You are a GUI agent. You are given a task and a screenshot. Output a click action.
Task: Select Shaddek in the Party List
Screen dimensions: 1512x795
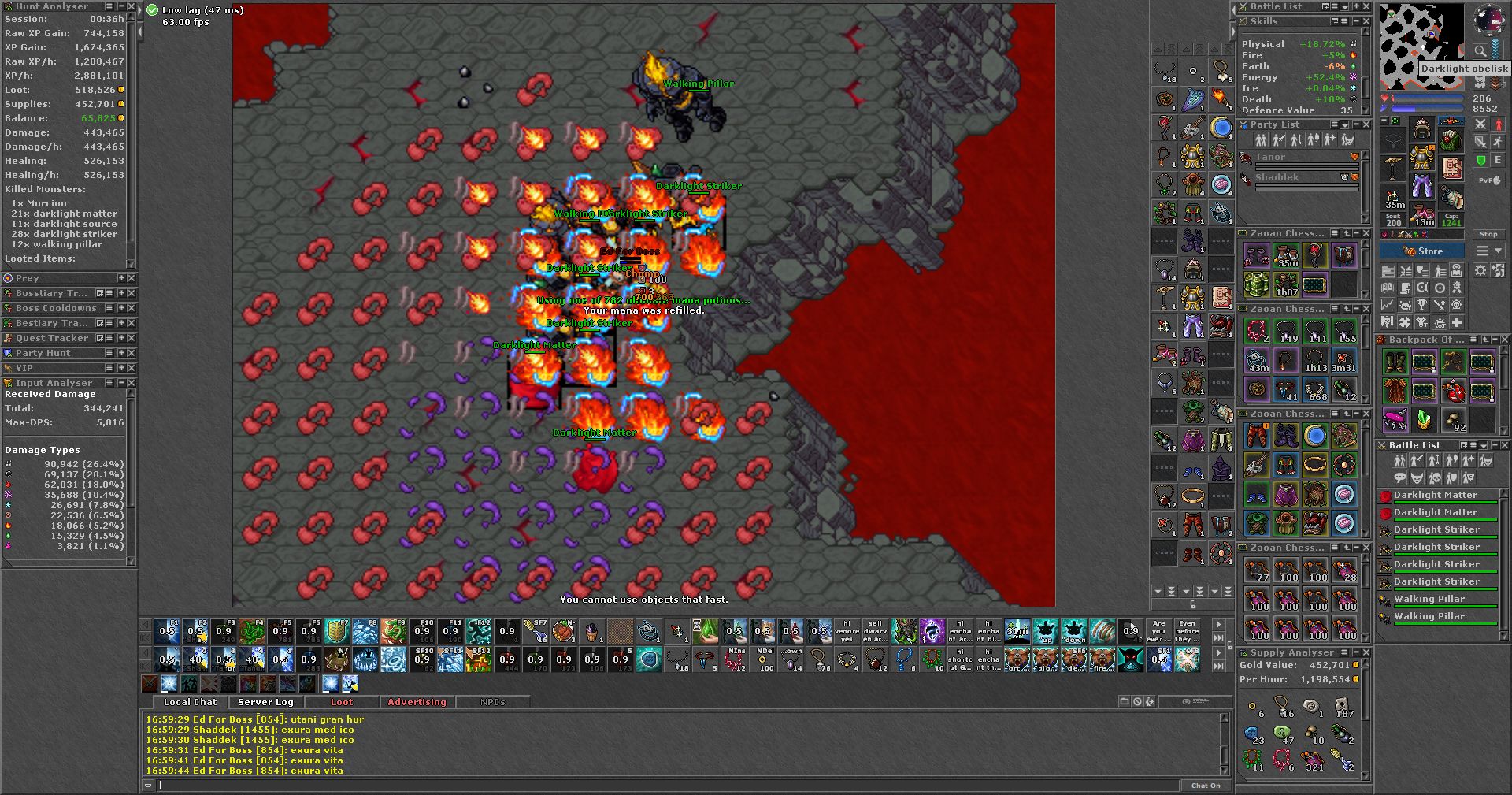pos(1277,178)
